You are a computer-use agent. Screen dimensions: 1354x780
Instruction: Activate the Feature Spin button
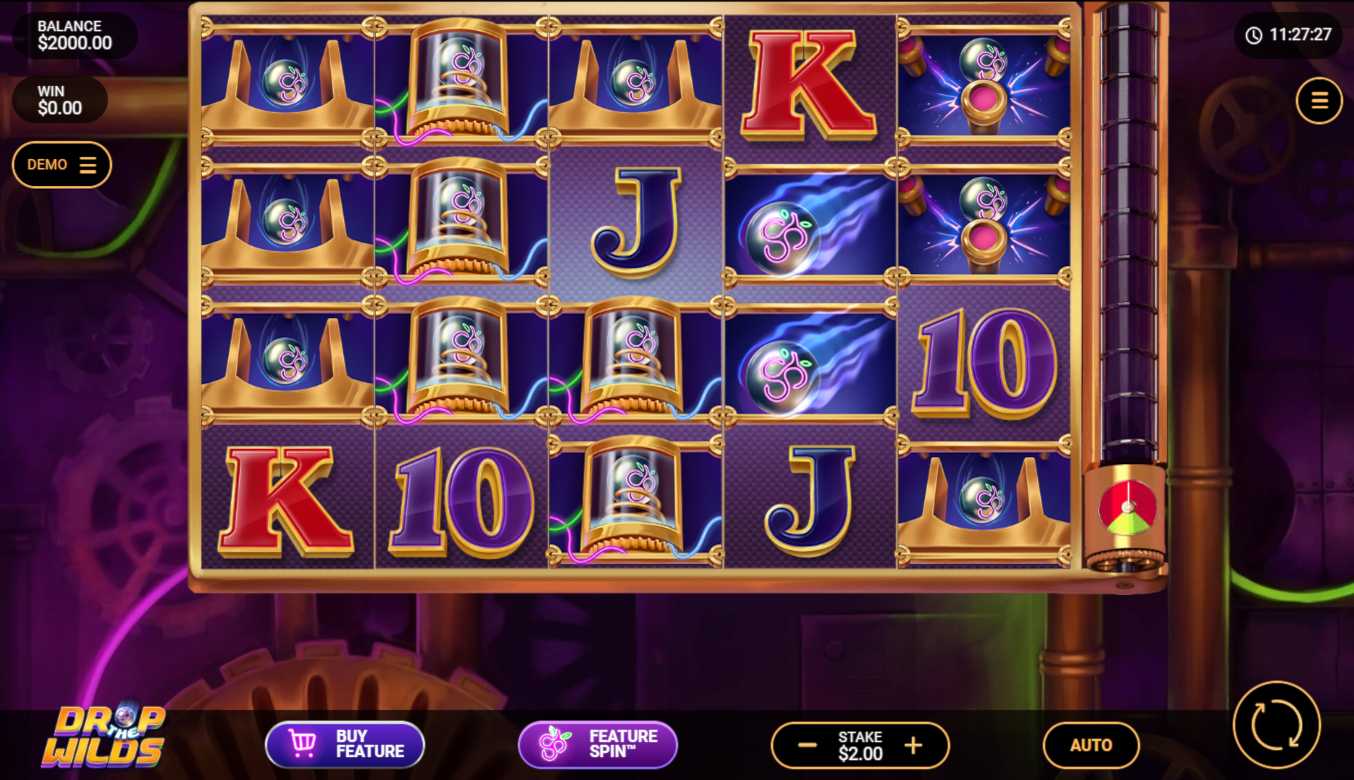tap(598, 744)
